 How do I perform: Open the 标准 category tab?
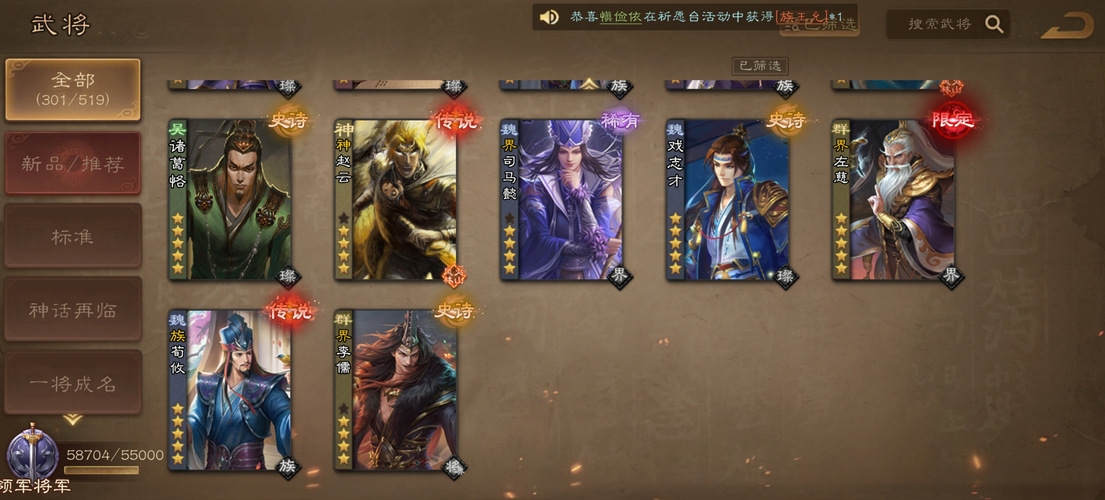tap(72, 237)
